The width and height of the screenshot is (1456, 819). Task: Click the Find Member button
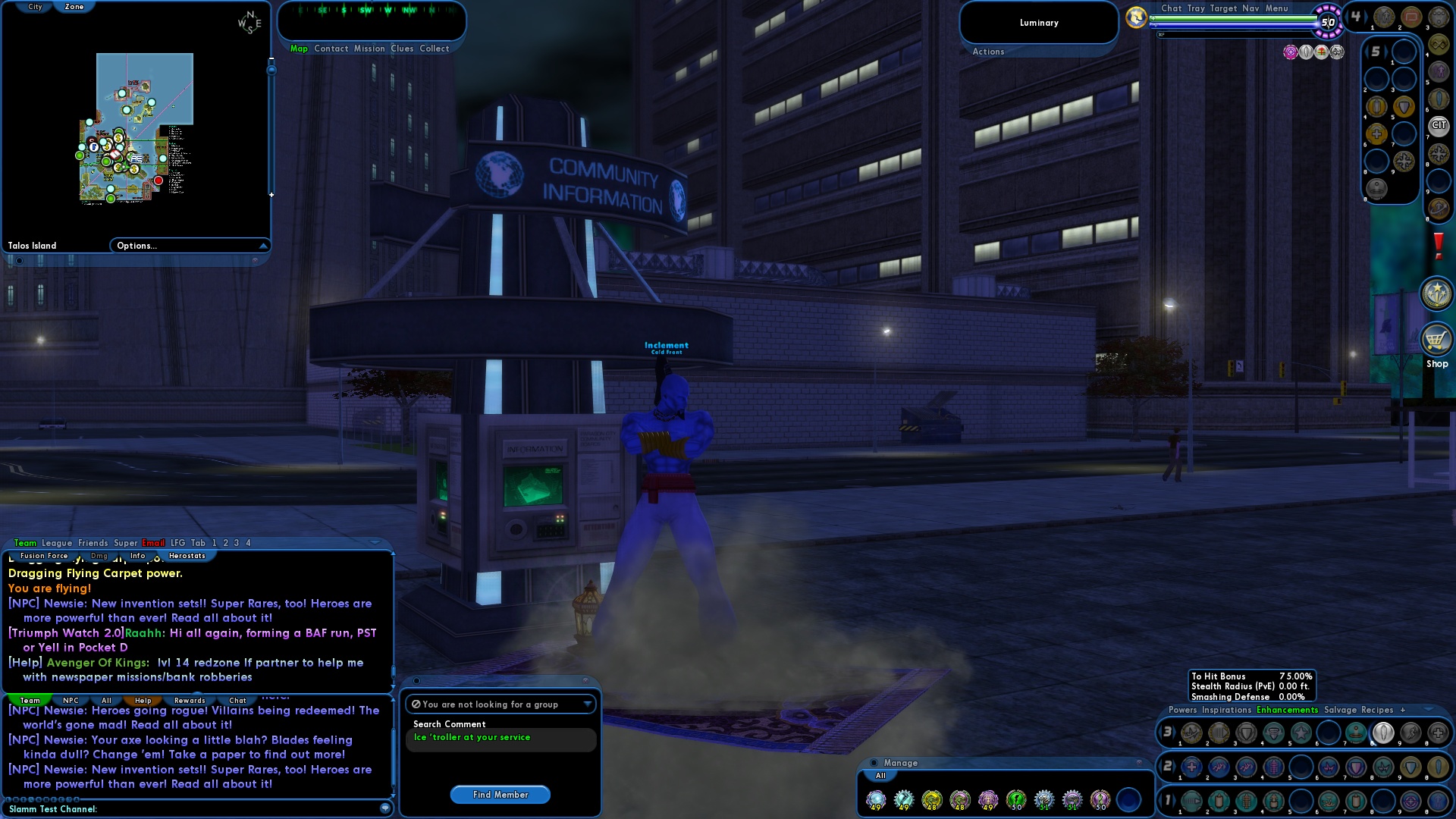pyautogui.click(x=500, y=795)
